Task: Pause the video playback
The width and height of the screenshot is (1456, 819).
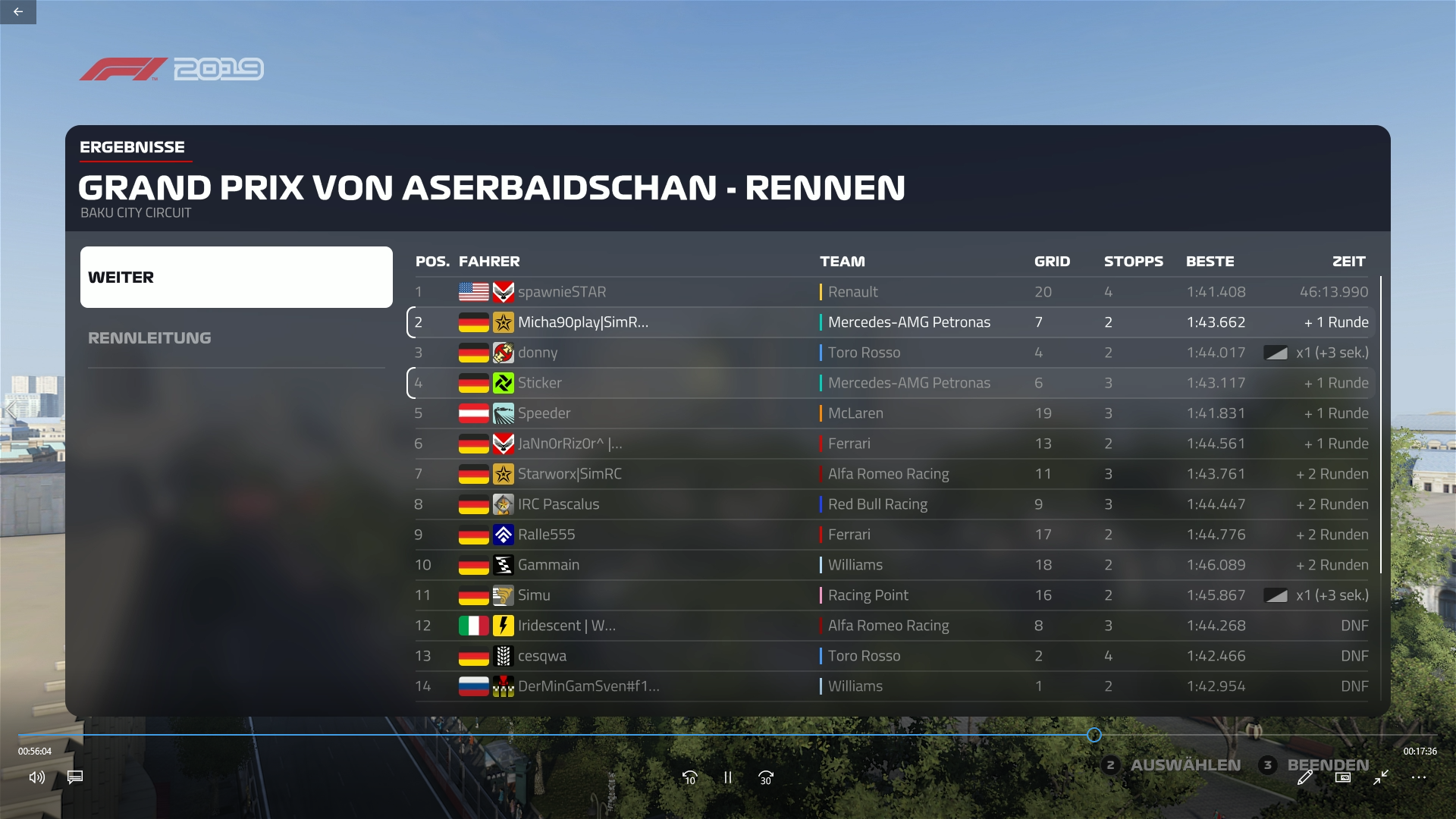Action: [728, 777]
